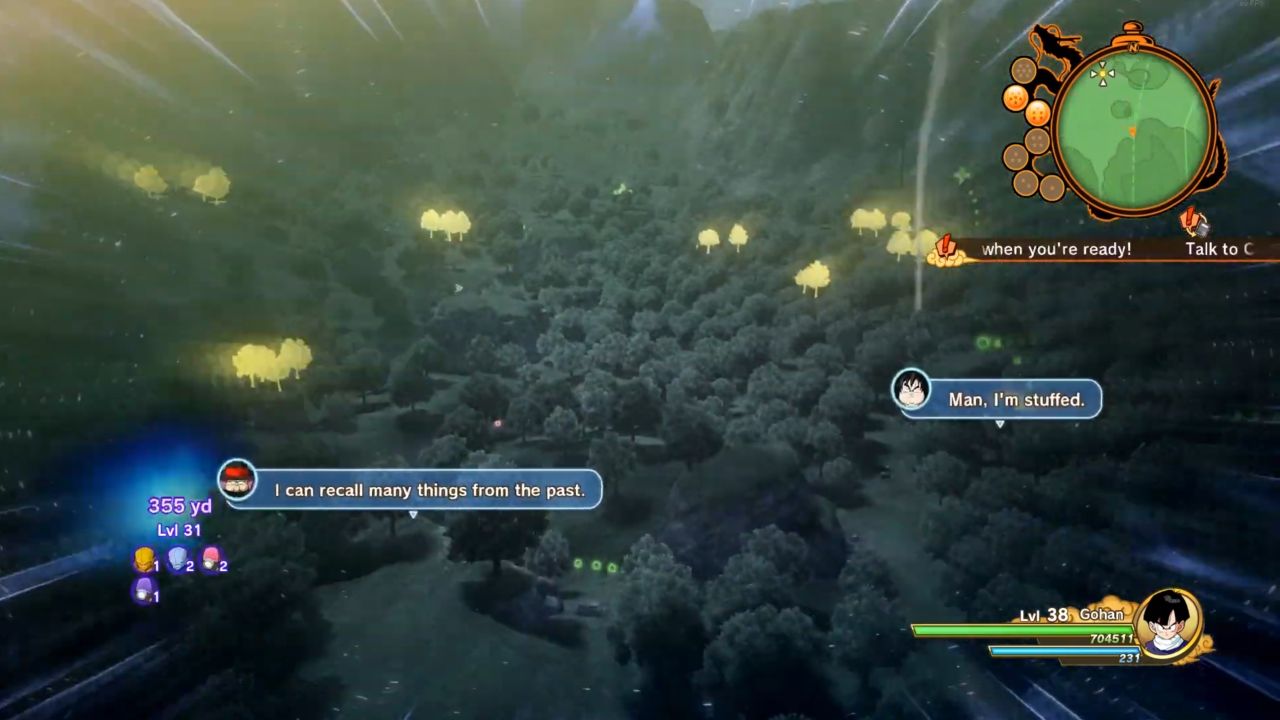This screenshot has height=720, width=1280.
Task: Click Gohan's character portrait
Action: (x=1167, y=624)
